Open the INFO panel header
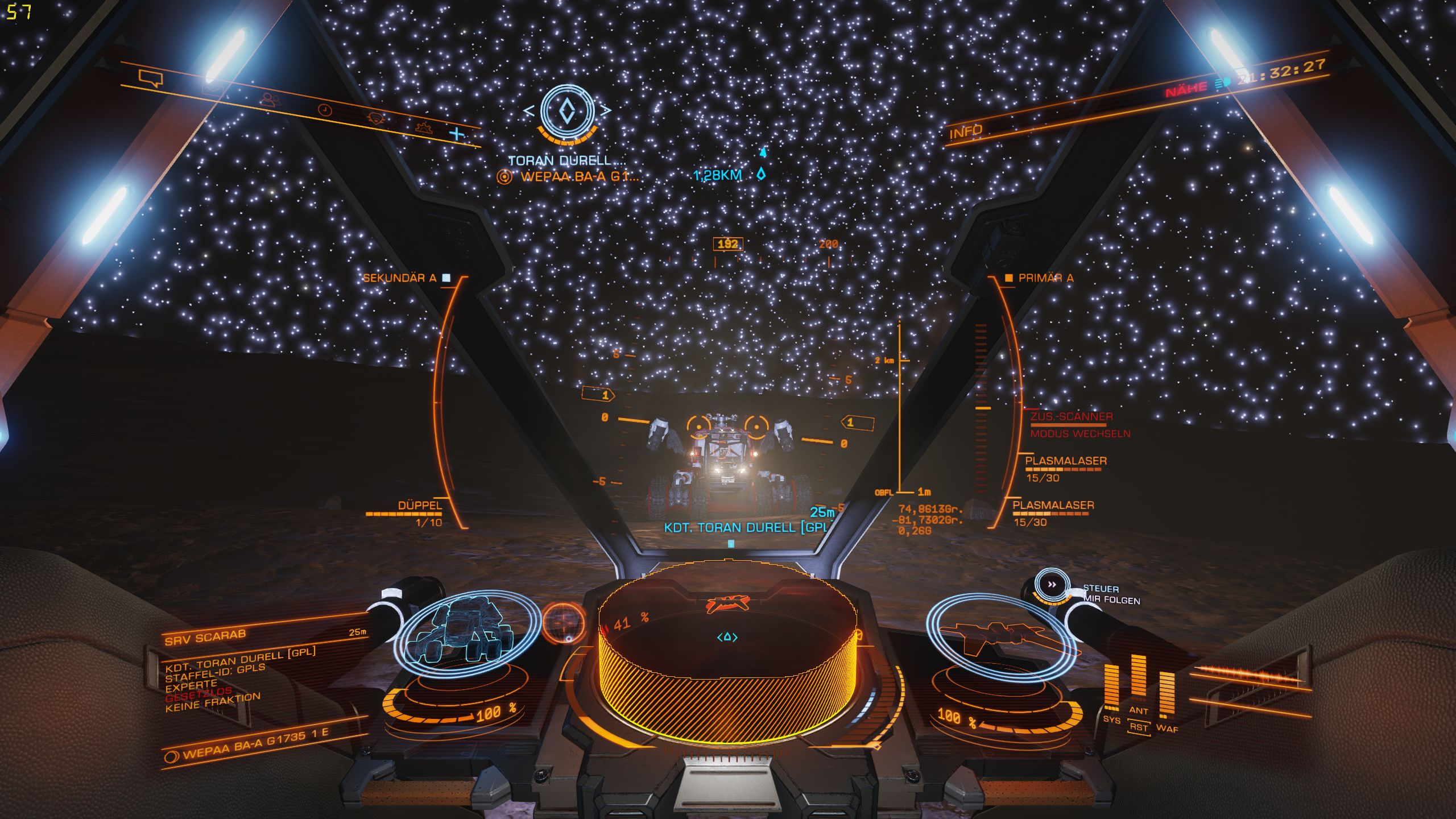1456x819 pixels. pyautogui.click(x=966, y=132)
